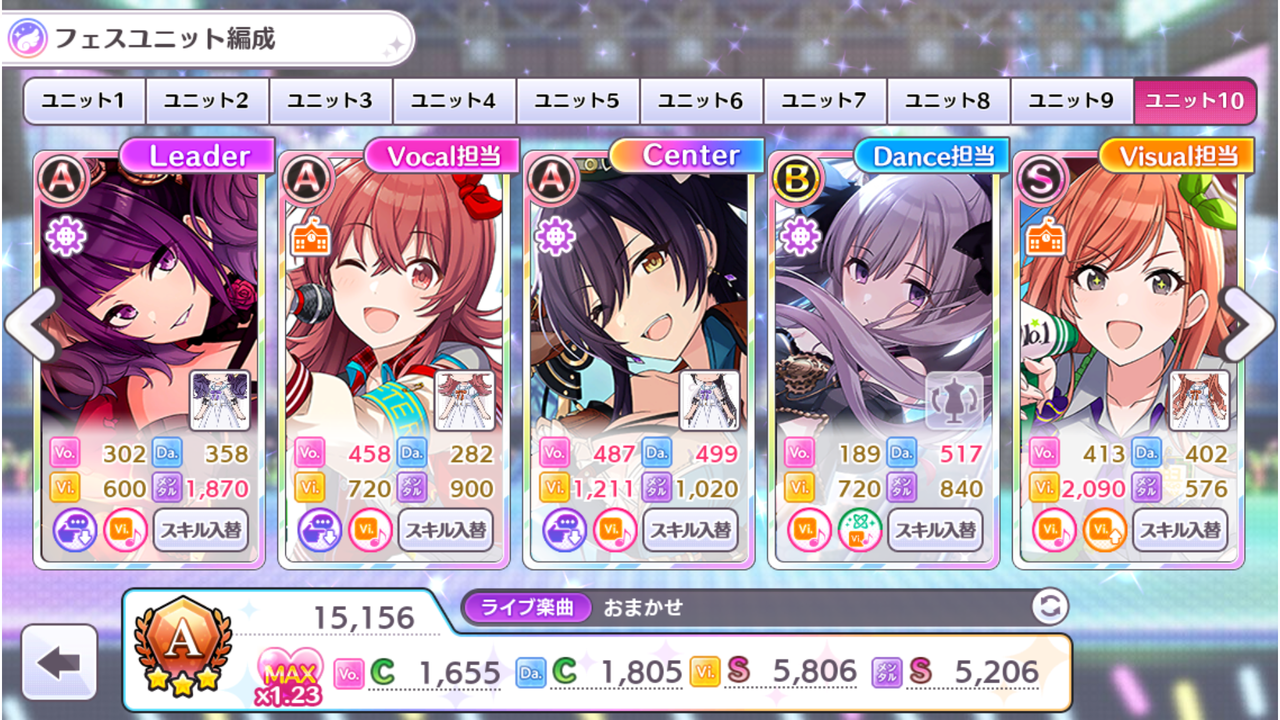The height and width of the screenshot is (720, 1280).
Task: Open the ユニット5 tab
Action: pyautogui.click(x=576, y=99)
